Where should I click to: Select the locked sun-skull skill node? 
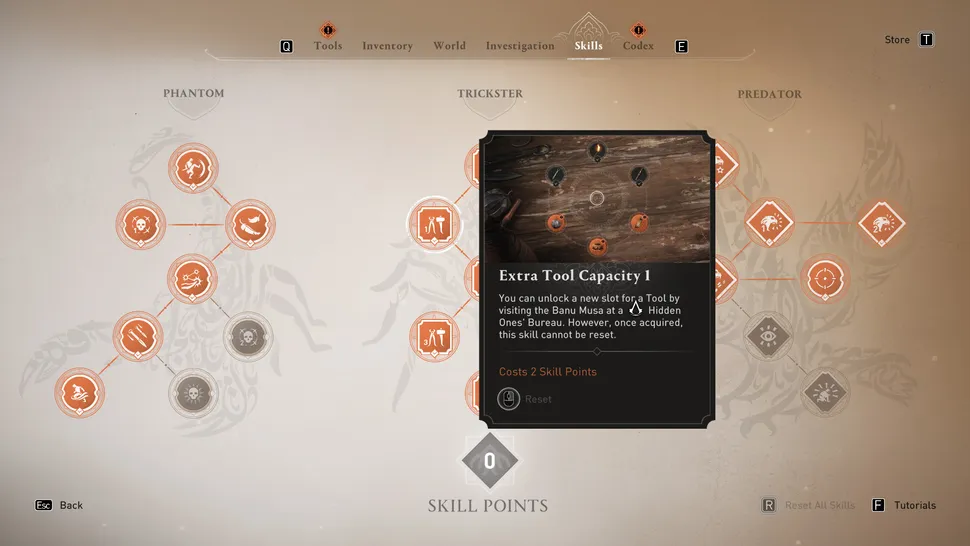tap(192, 393)
